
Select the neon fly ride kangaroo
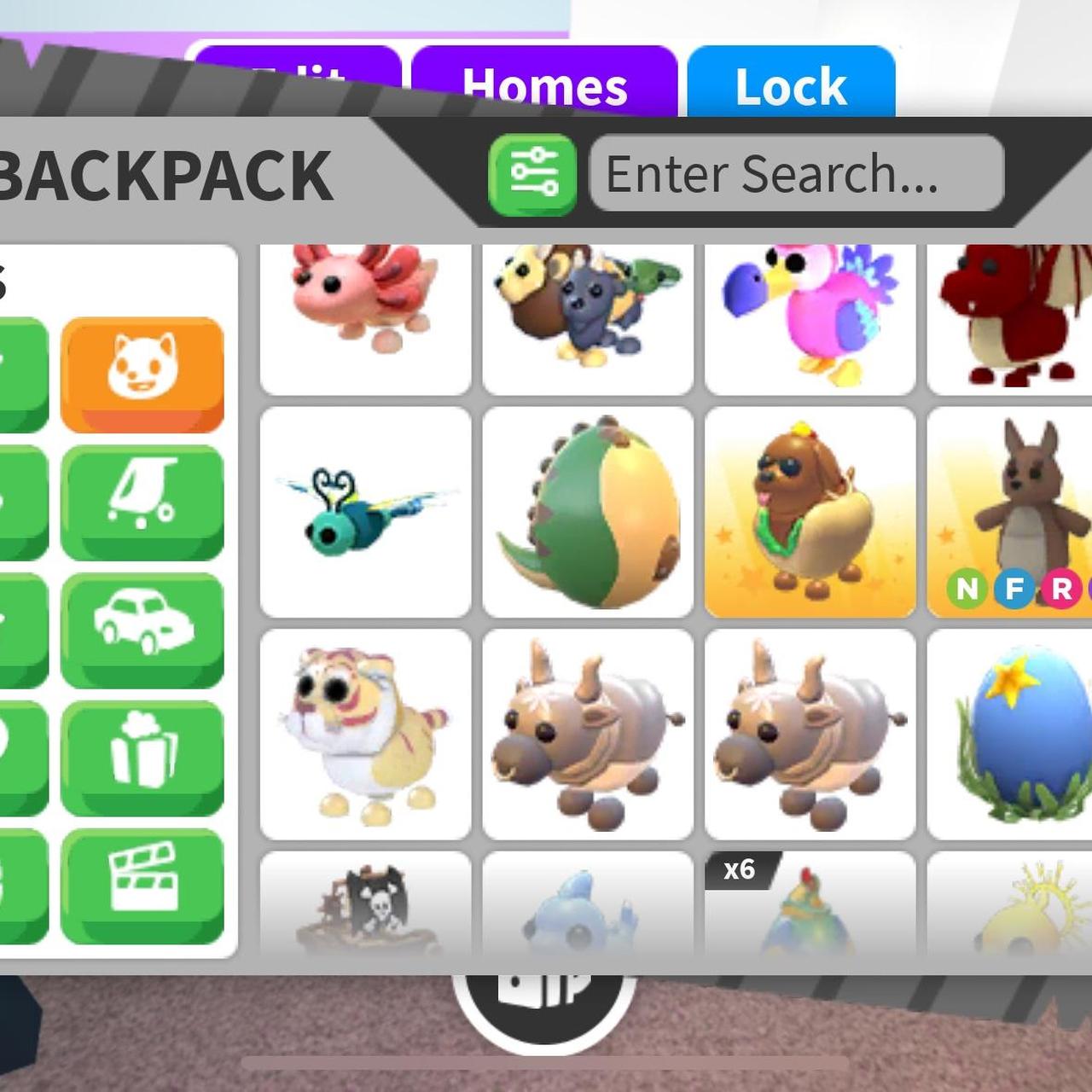[1011, 512]
